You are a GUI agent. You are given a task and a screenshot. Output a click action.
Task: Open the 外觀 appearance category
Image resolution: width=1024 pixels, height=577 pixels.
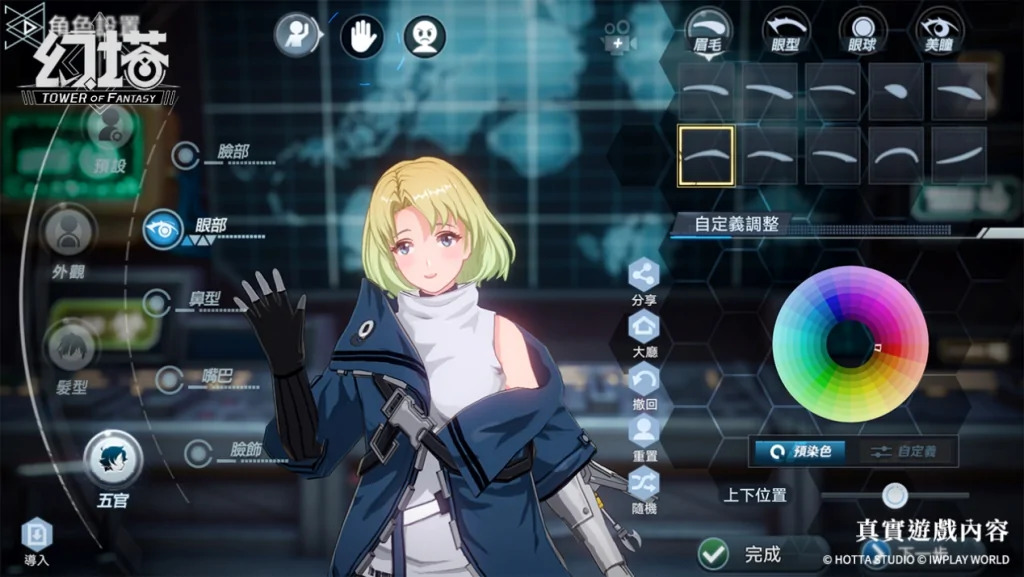click(68, 232)
